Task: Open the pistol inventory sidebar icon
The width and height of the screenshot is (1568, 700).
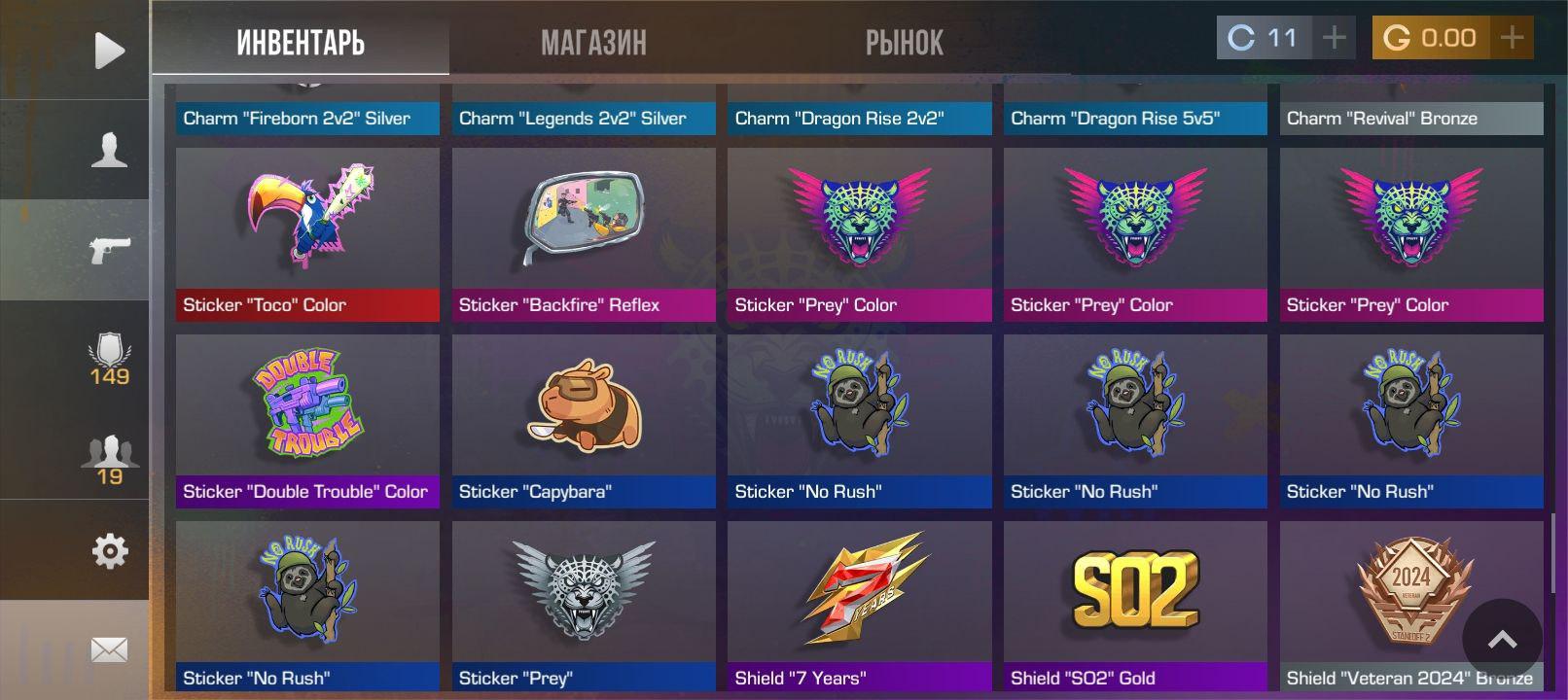Action: coord(109,250)
